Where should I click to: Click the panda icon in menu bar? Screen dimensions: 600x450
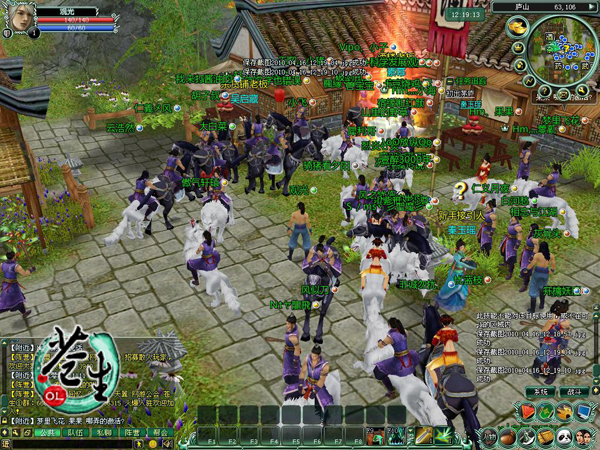pos(563,436)
